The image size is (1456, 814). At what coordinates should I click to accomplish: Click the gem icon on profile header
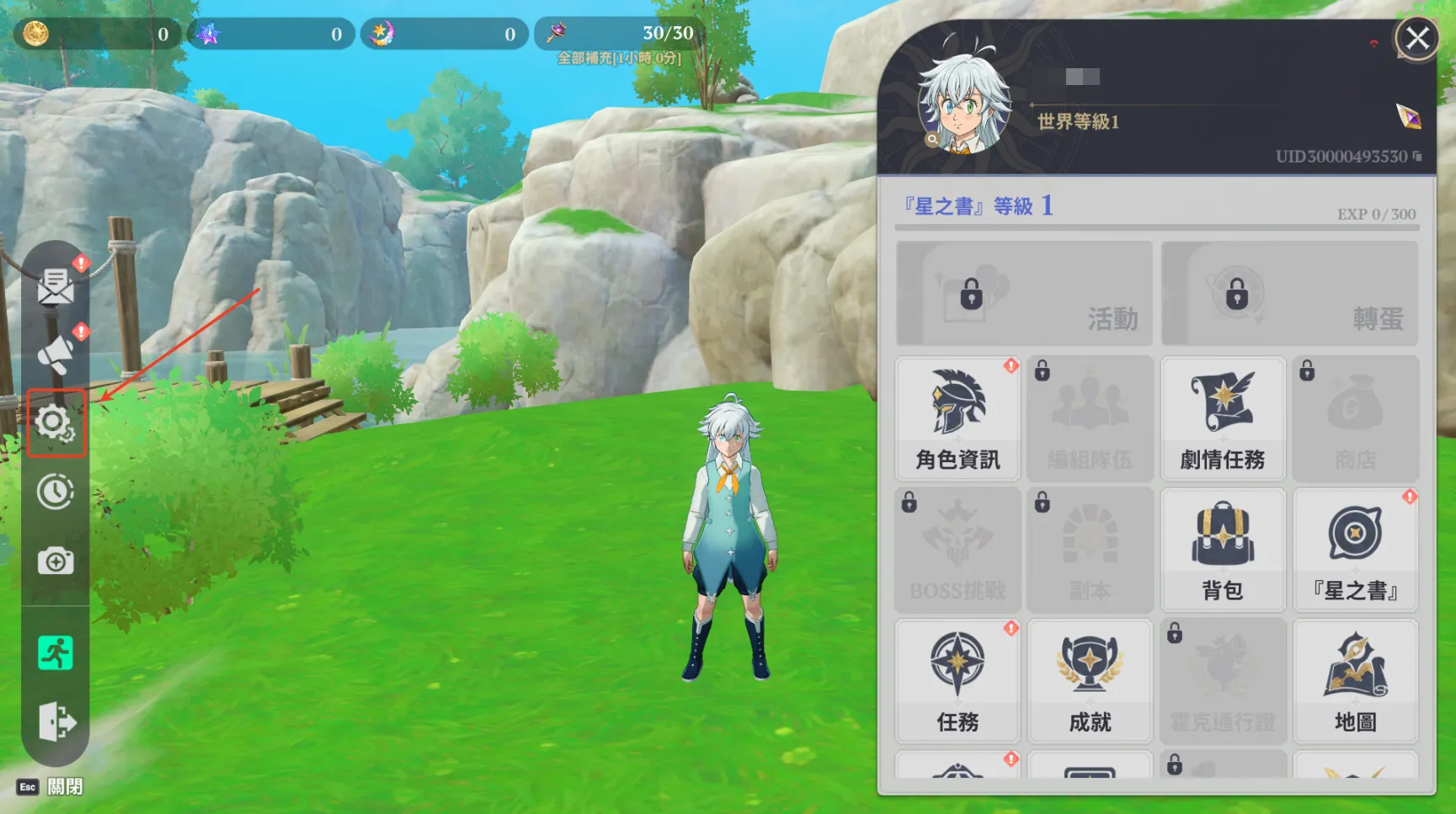[x=1408, y=116]
